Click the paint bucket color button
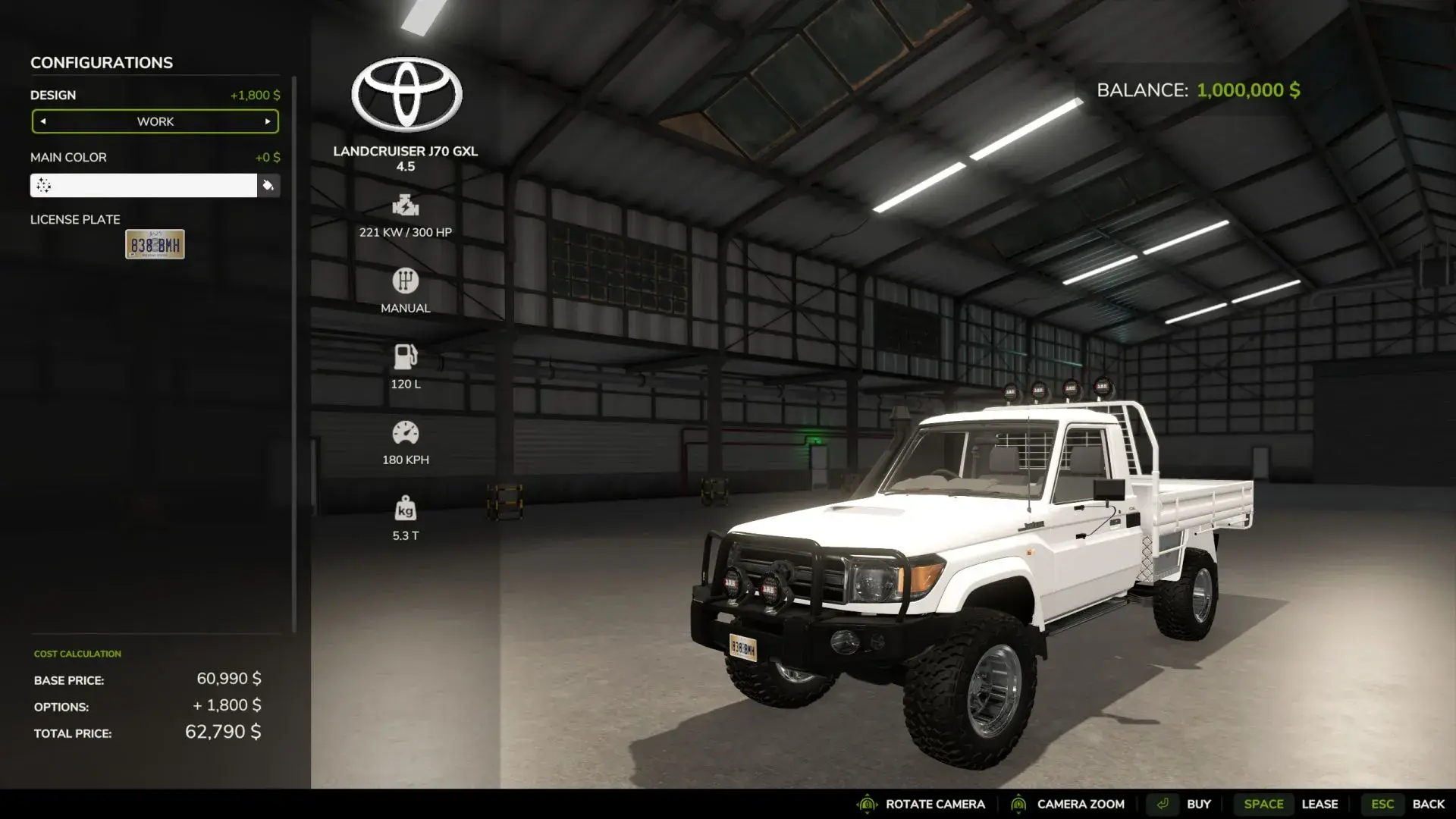This screenshot has height=819, width=1456. pos(268,186)
